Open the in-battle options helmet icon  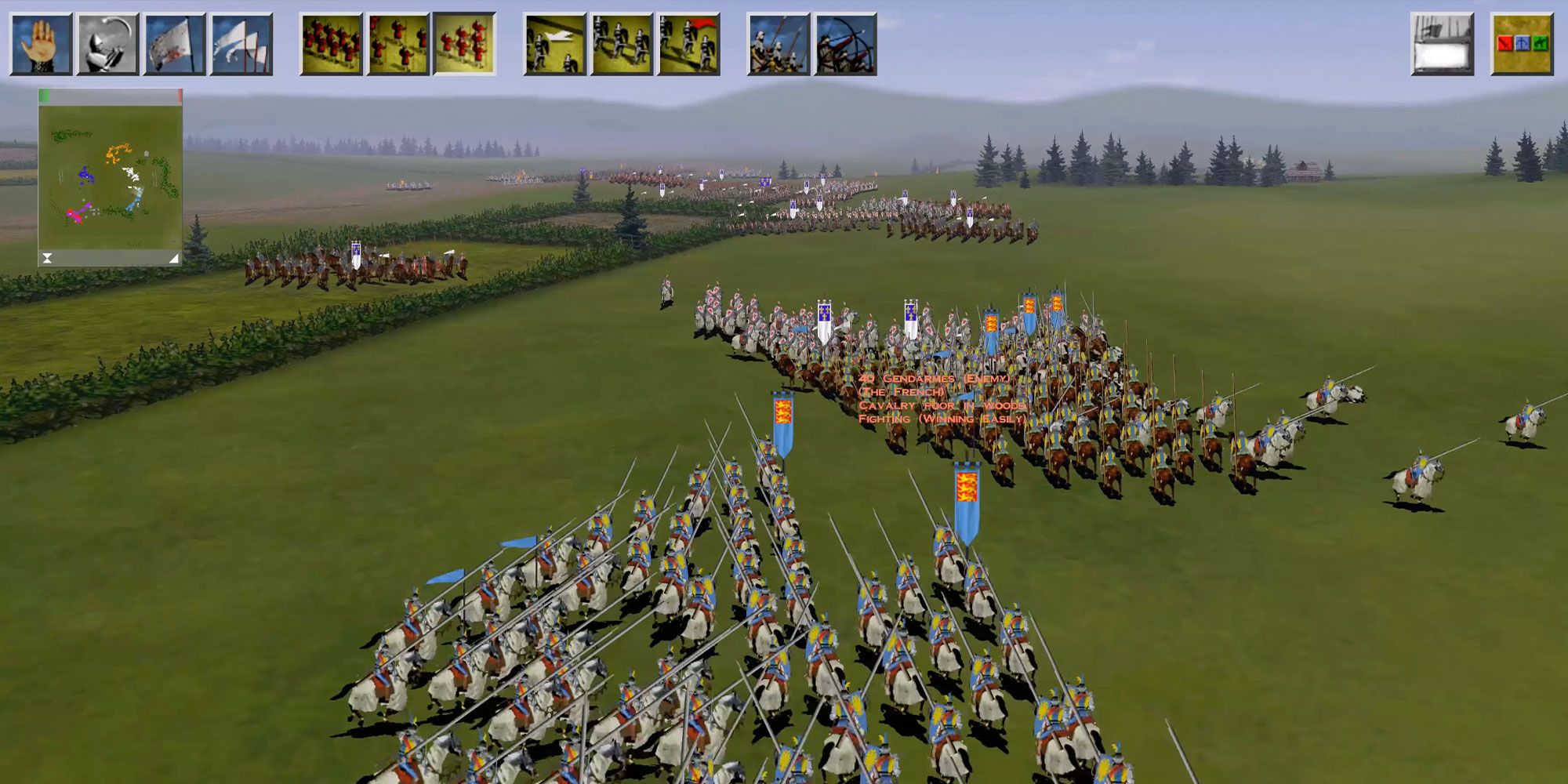110,43
